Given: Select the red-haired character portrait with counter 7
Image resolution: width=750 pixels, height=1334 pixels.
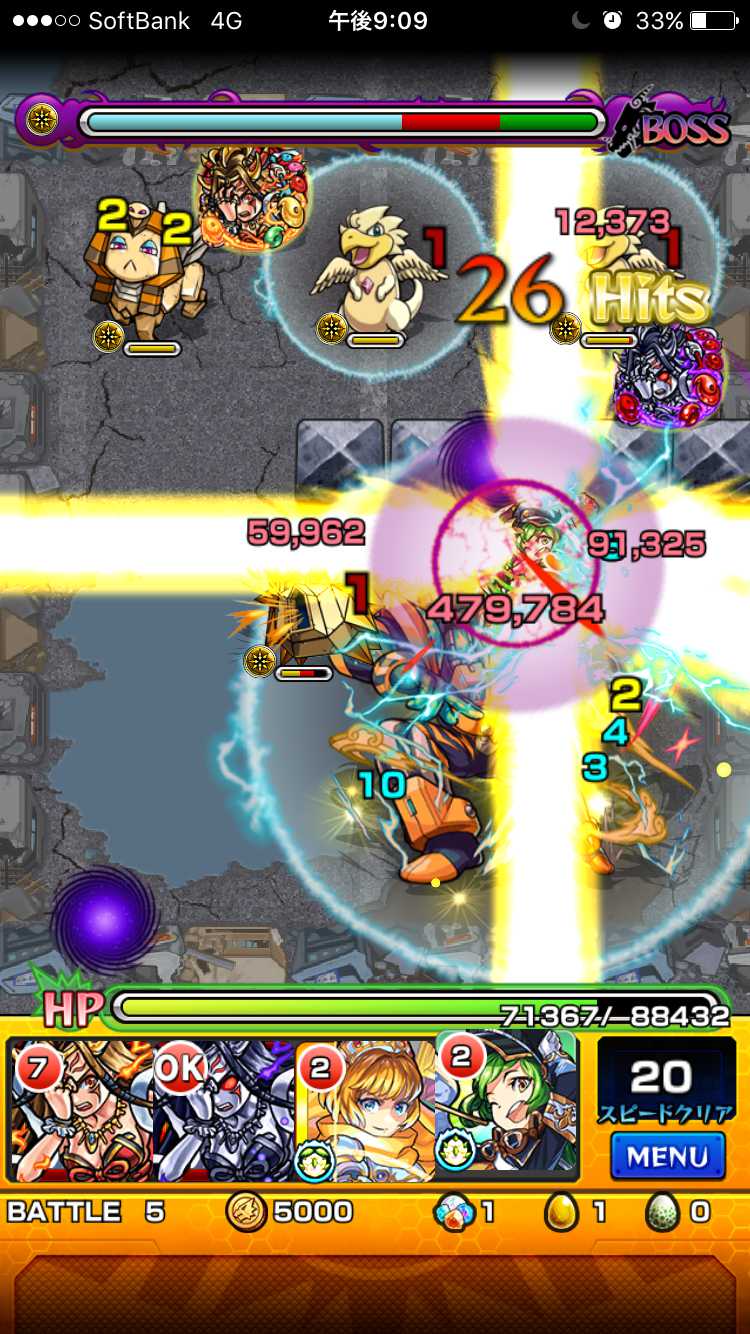Looking at the screenshot, I should 82,1110.
